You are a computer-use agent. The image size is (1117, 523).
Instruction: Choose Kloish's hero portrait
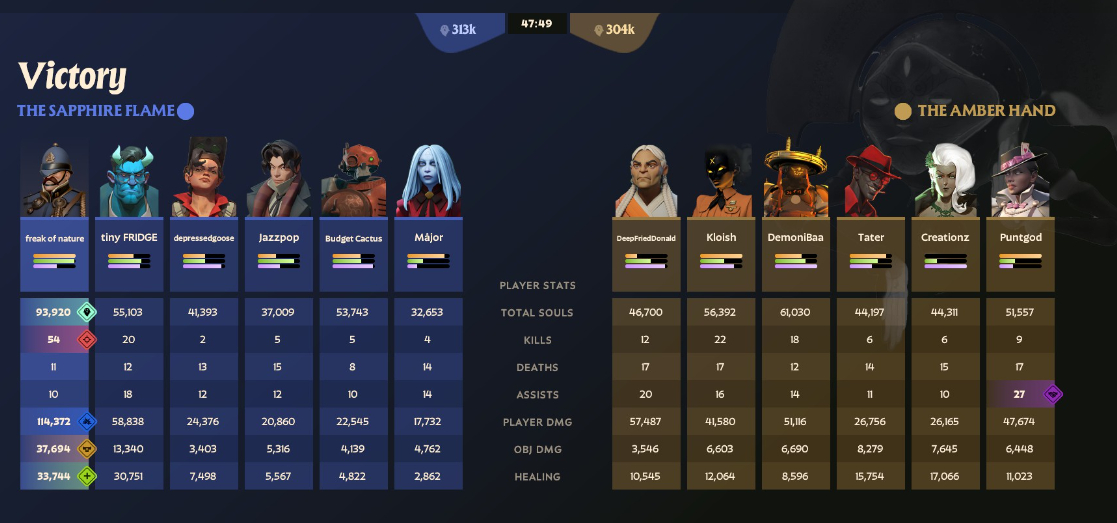pyautogui.click(x=722, y=181)
